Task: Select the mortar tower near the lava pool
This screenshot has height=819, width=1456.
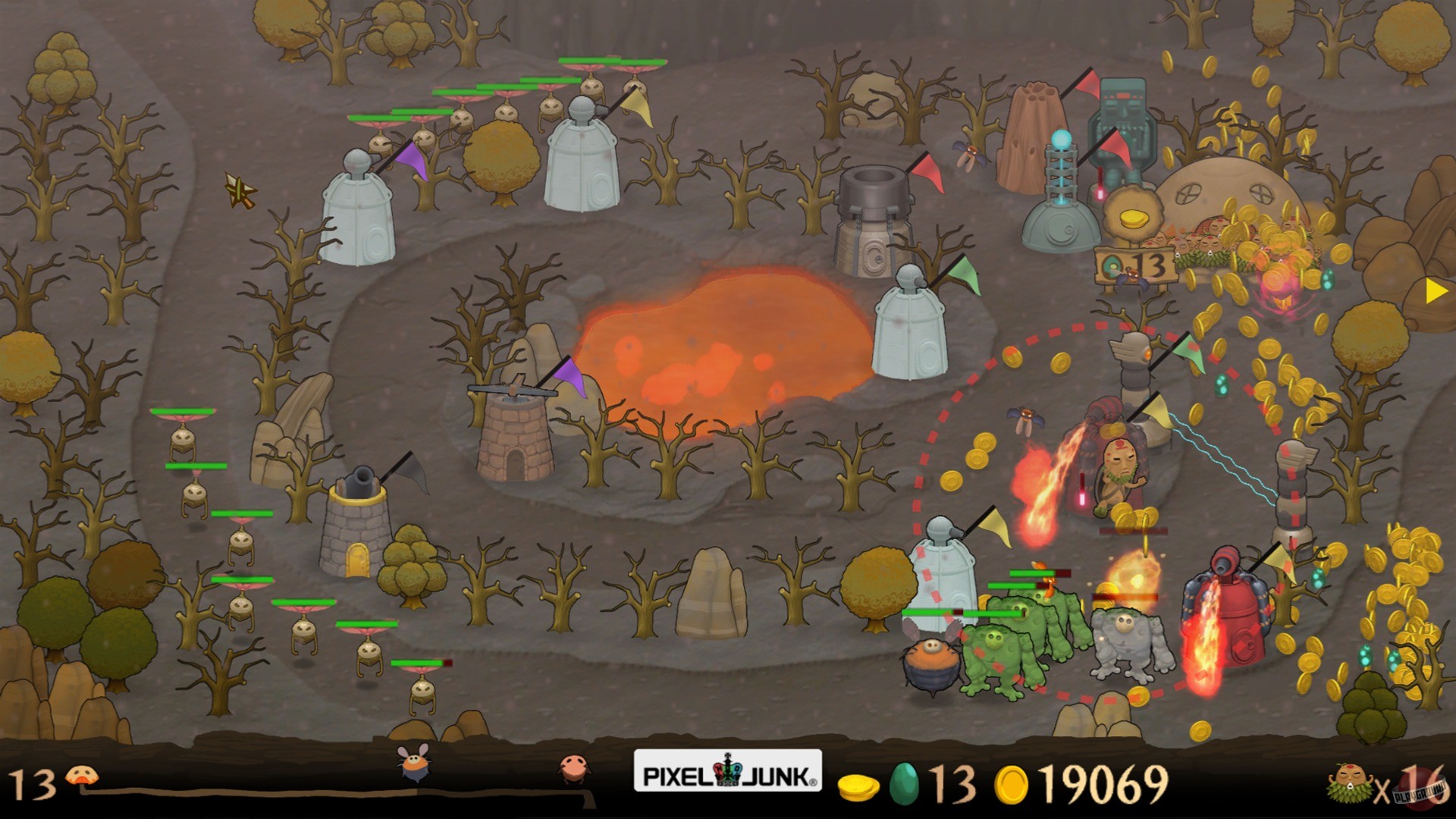Action: pyautogui.click(x=872, y=220)
